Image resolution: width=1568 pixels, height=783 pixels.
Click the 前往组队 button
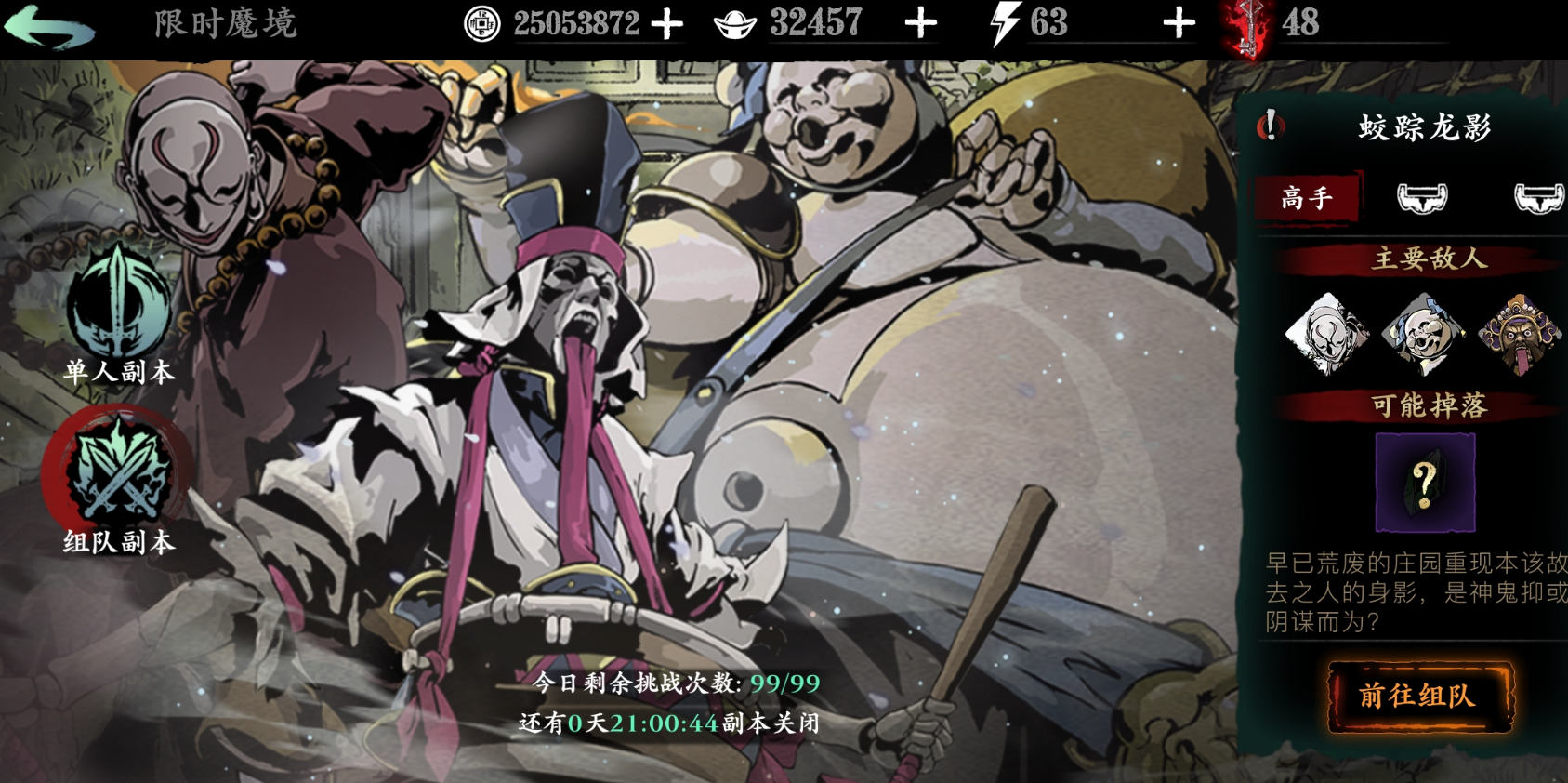coord(1418,697)
